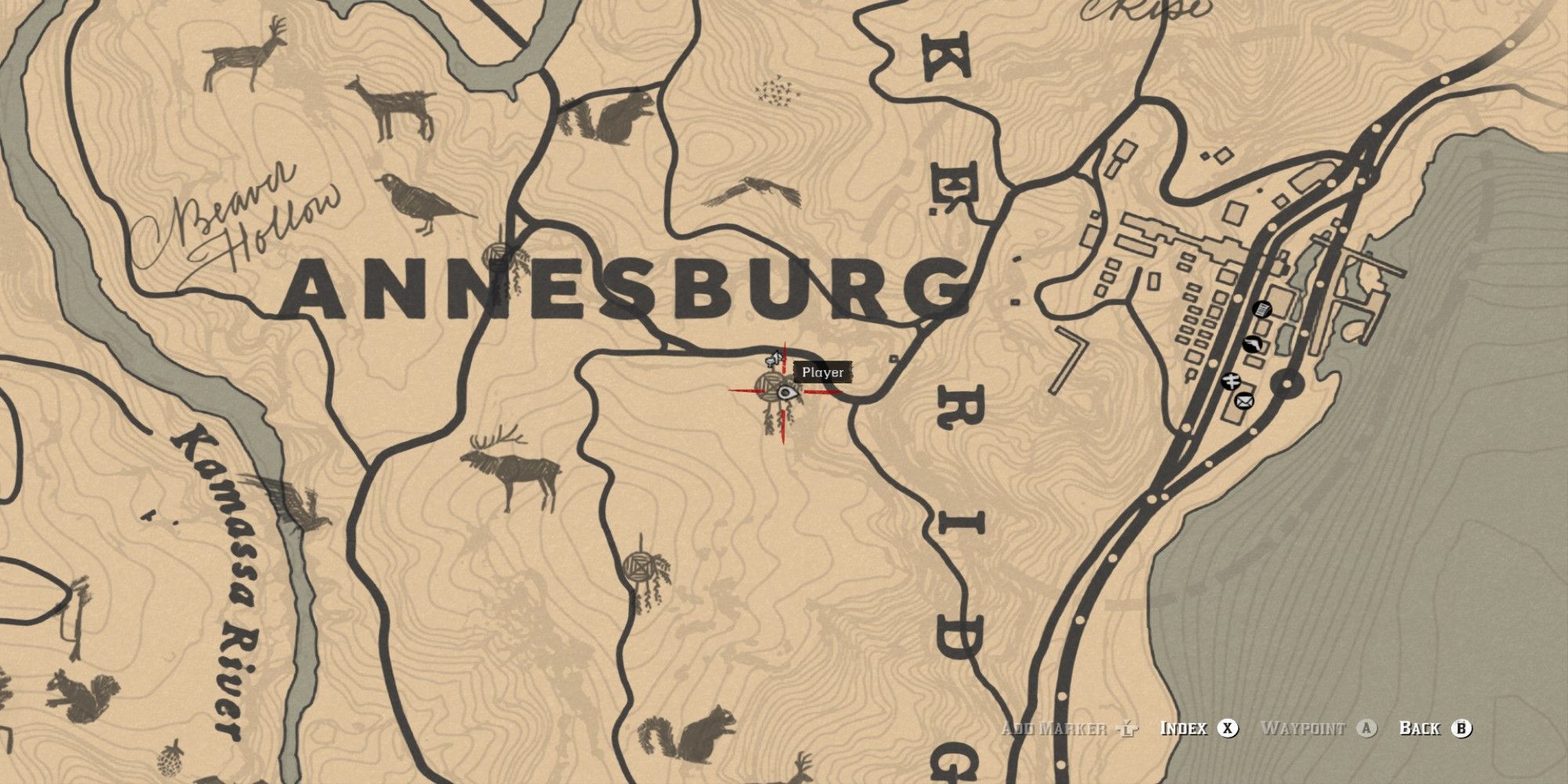The image size is (1568, 784).
Task: Select the gunsmith pistol icon in Annesburg
Action: (x=1253, y=344)
